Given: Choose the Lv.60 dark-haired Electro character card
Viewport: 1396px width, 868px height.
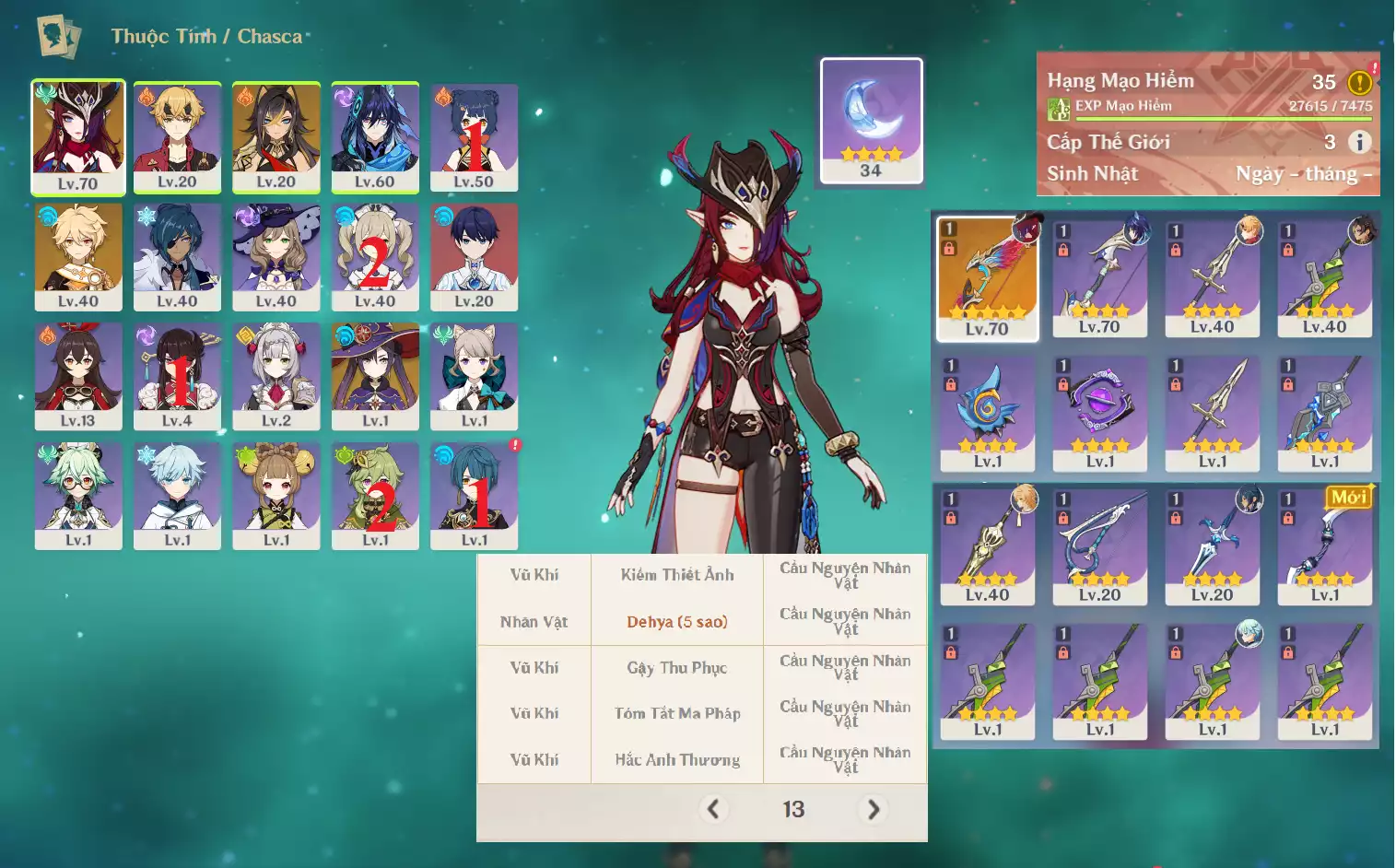Looking at the screenshot, I should coord(375,136).
